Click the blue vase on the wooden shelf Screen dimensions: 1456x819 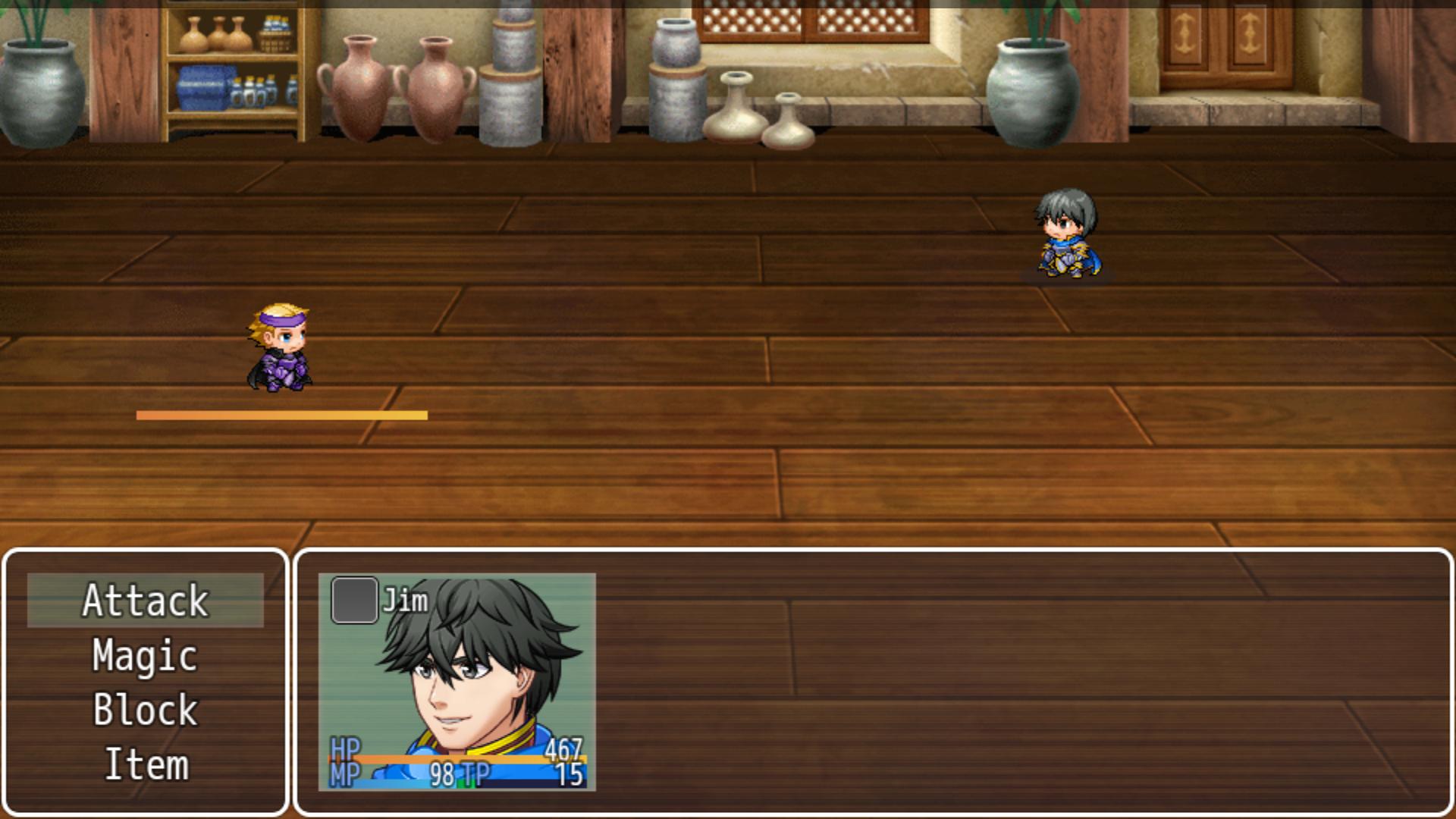pyautogui.click(x=205, y=87)
